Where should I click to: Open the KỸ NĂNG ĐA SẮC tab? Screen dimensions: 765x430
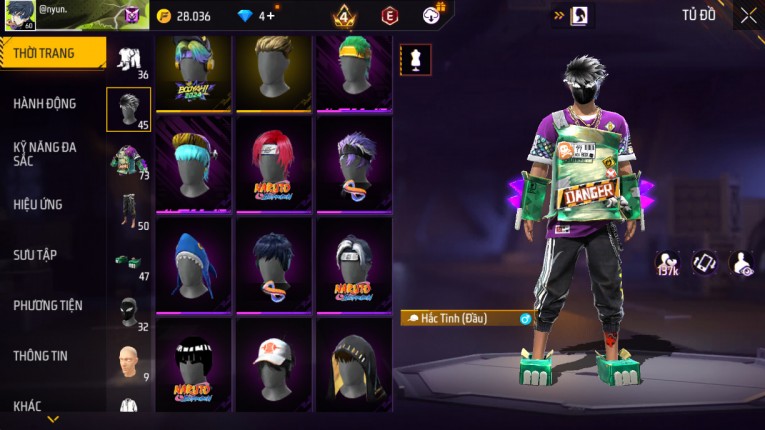pyautogui.click(x=45, y=153)
